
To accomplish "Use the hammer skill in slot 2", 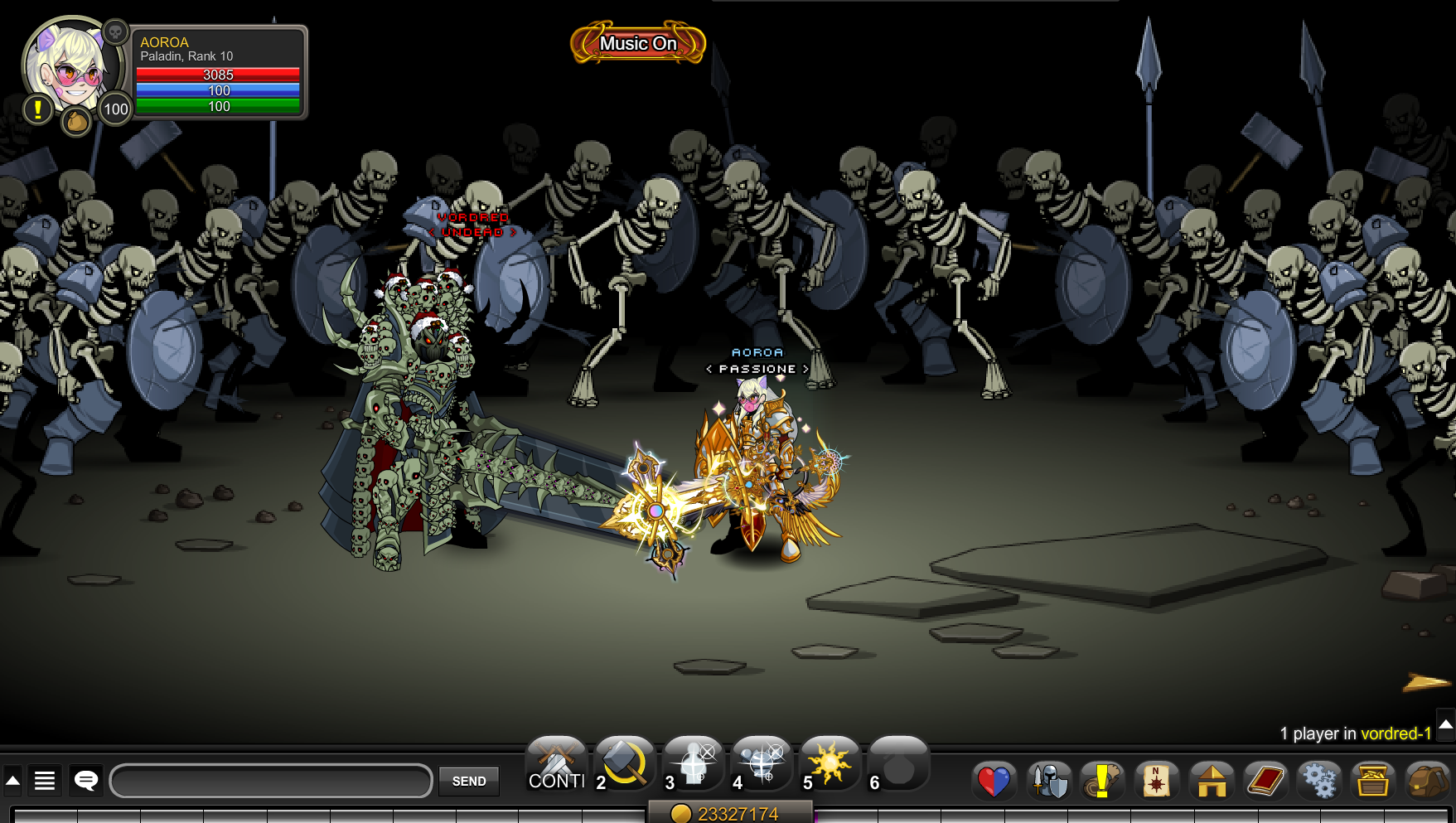I will pos(625,764).
